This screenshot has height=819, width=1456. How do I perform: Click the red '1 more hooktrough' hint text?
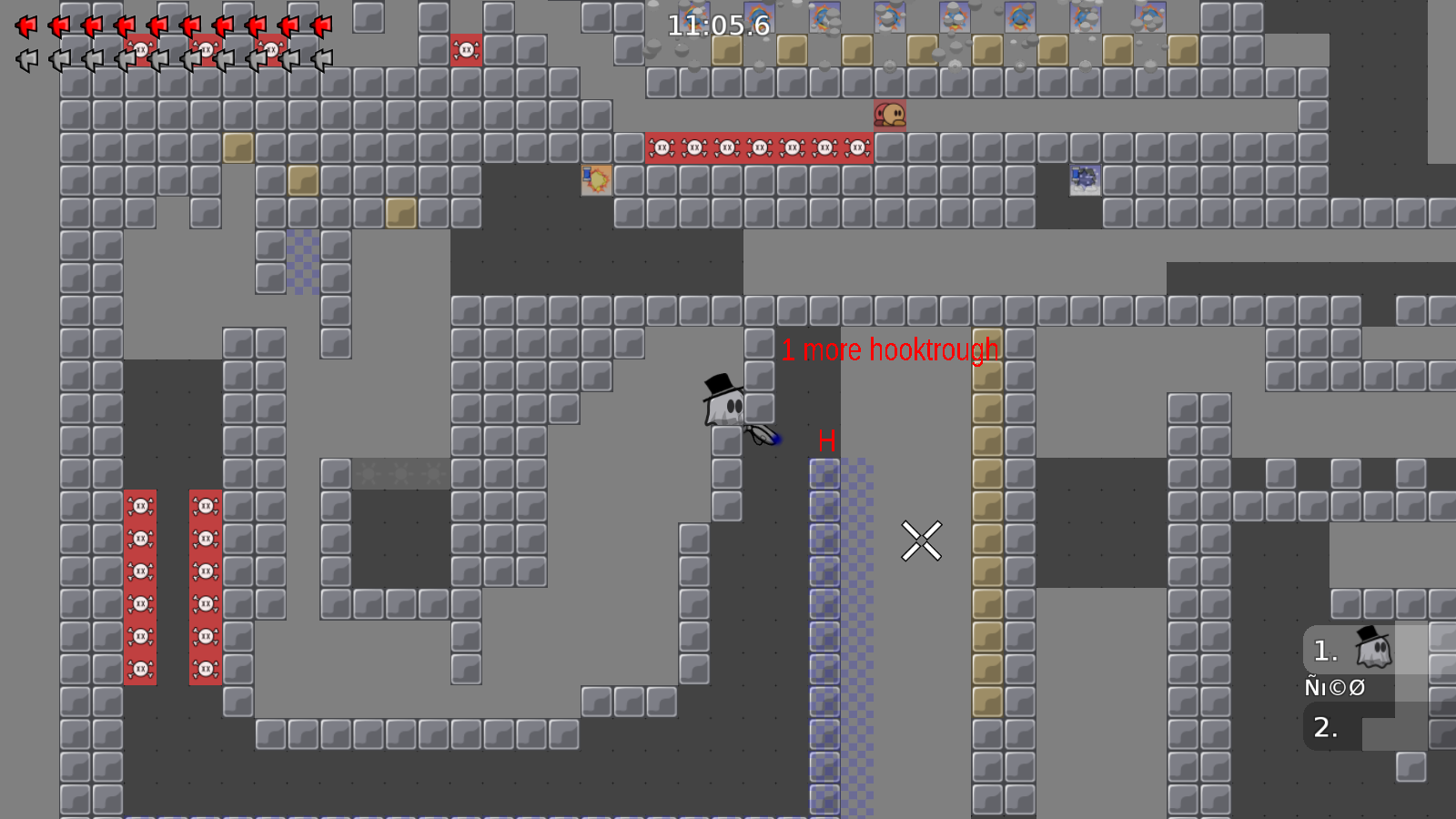889,349
